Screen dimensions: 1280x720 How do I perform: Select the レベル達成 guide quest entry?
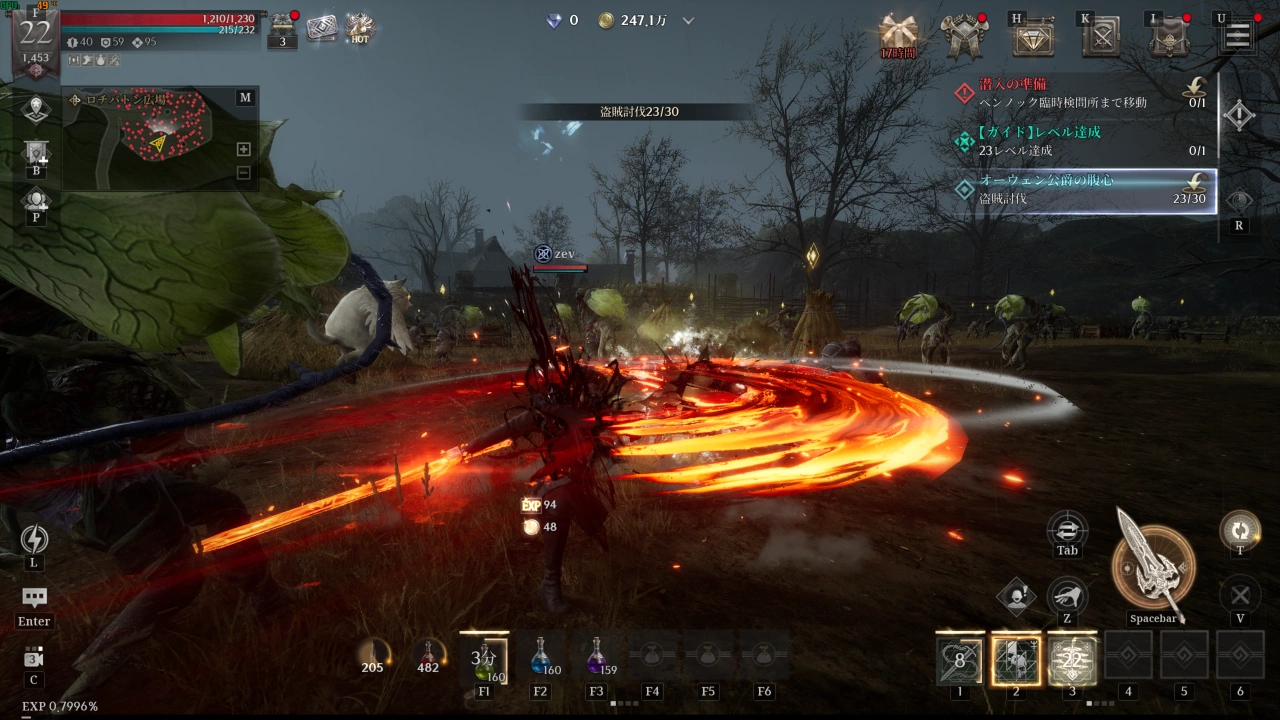[1080, 141]
